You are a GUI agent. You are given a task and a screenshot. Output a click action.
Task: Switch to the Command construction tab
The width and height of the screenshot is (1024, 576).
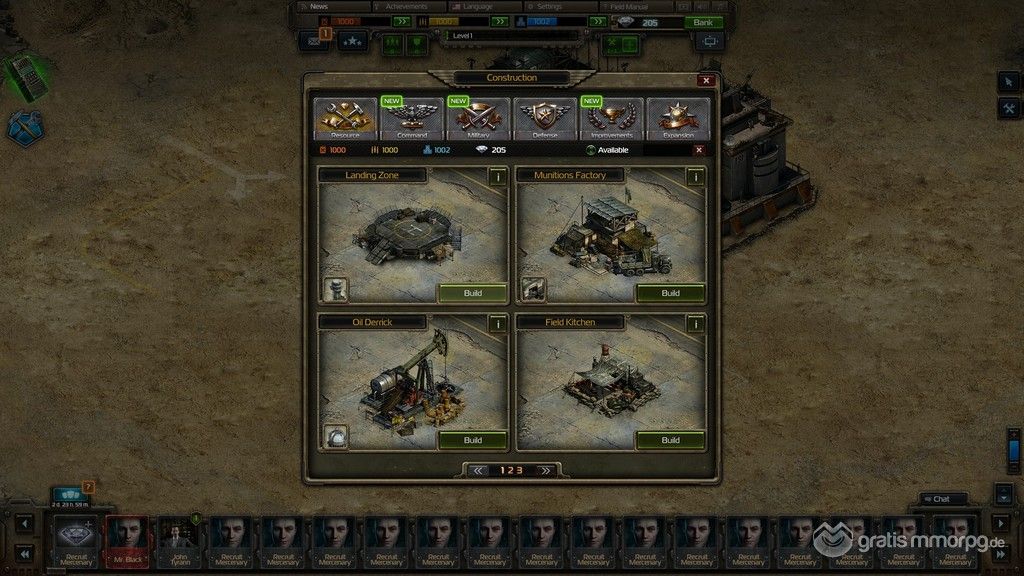(412, 118)
